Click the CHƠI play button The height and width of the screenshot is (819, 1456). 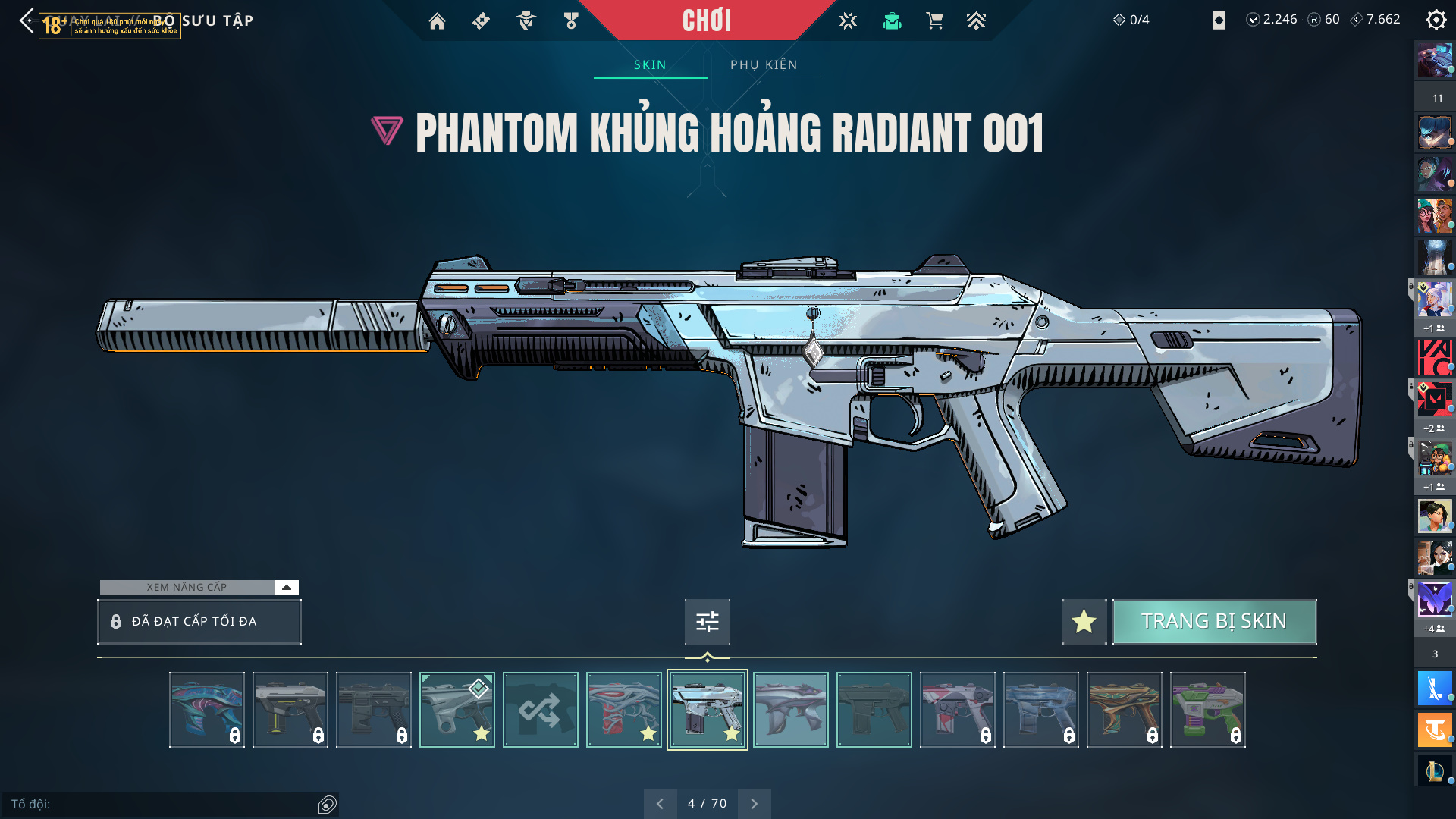point(706,20)
